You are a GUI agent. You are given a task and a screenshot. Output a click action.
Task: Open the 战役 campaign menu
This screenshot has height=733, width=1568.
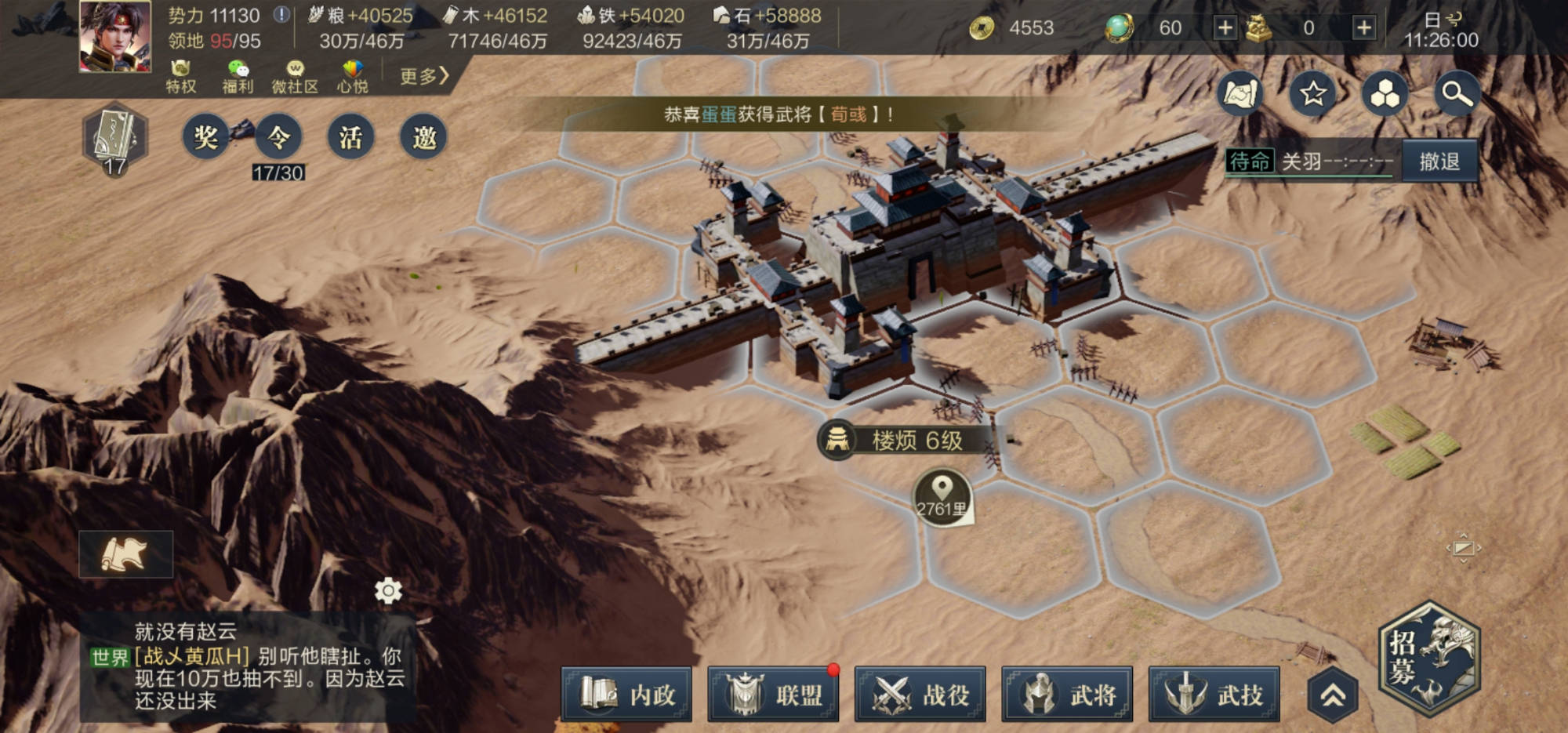click(920, 695)
